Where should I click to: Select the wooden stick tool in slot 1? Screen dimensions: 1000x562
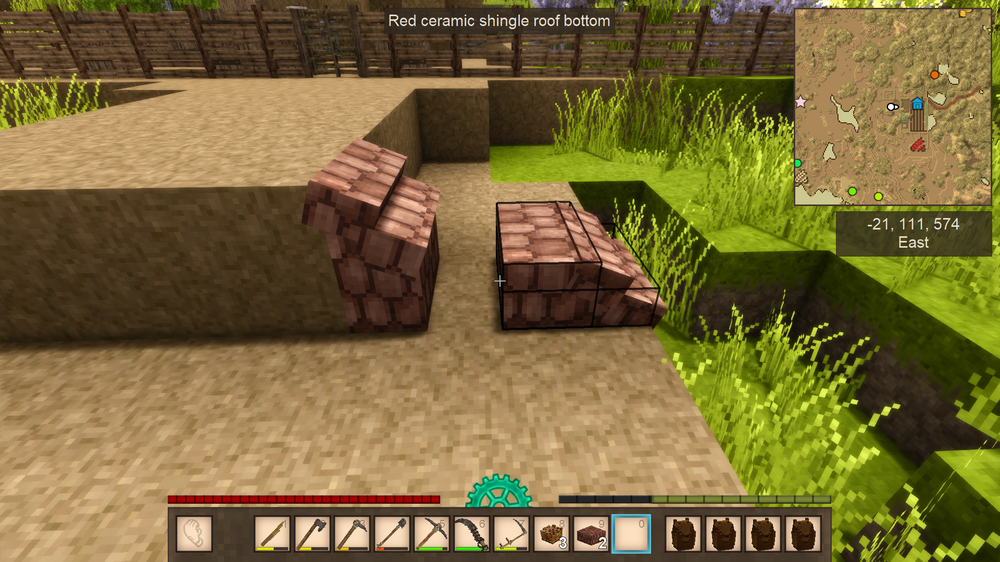pos(272,533)
